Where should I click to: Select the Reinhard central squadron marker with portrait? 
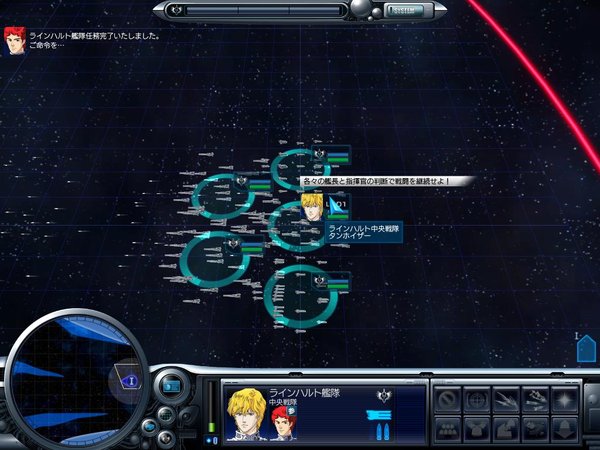311,208
